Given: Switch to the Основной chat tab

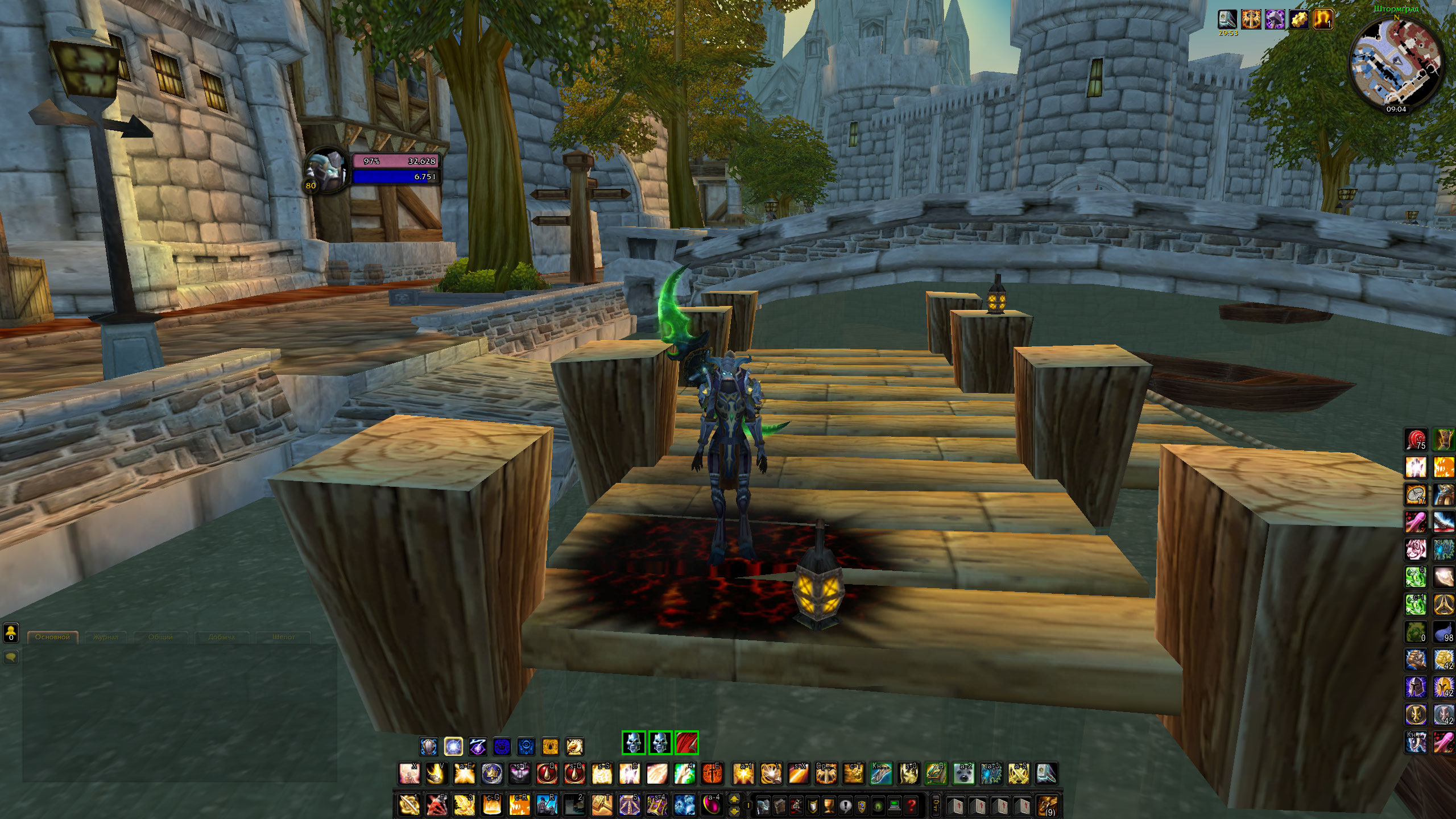Looking at the screenshot, I should [52, 637].
